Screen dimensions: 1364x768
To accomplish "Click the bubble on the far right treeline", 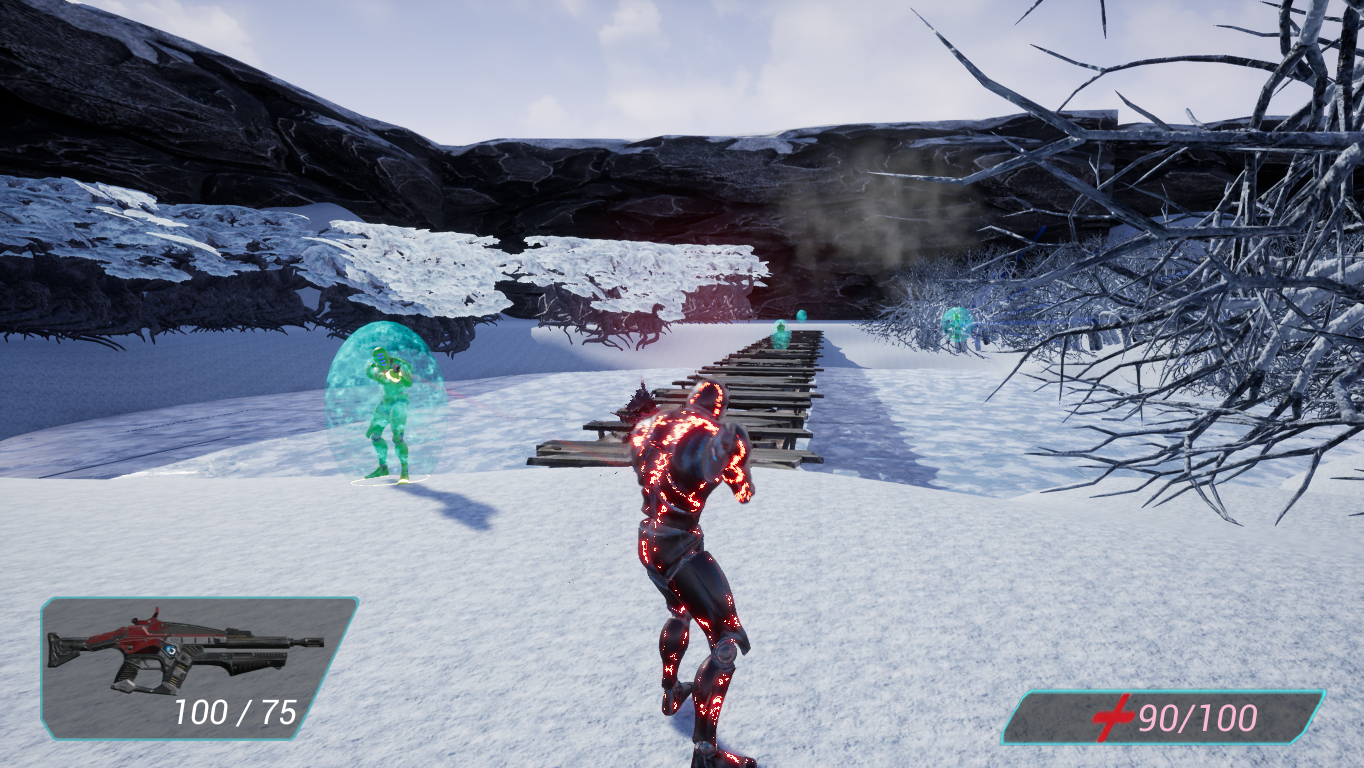I will (x=955, y=325).
